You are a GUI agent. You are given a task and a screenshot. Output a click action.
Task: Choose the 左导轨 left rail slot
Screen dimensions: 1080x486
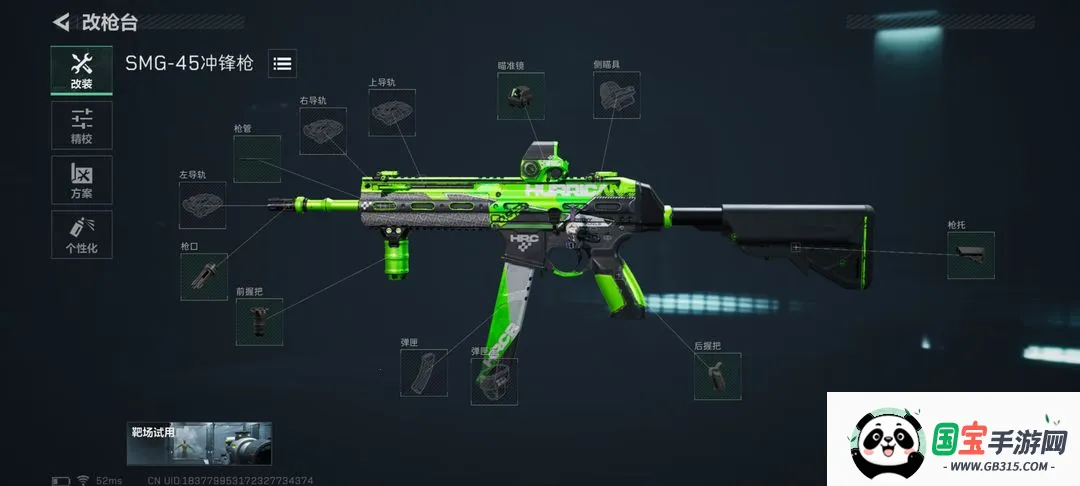click(202, 205)
